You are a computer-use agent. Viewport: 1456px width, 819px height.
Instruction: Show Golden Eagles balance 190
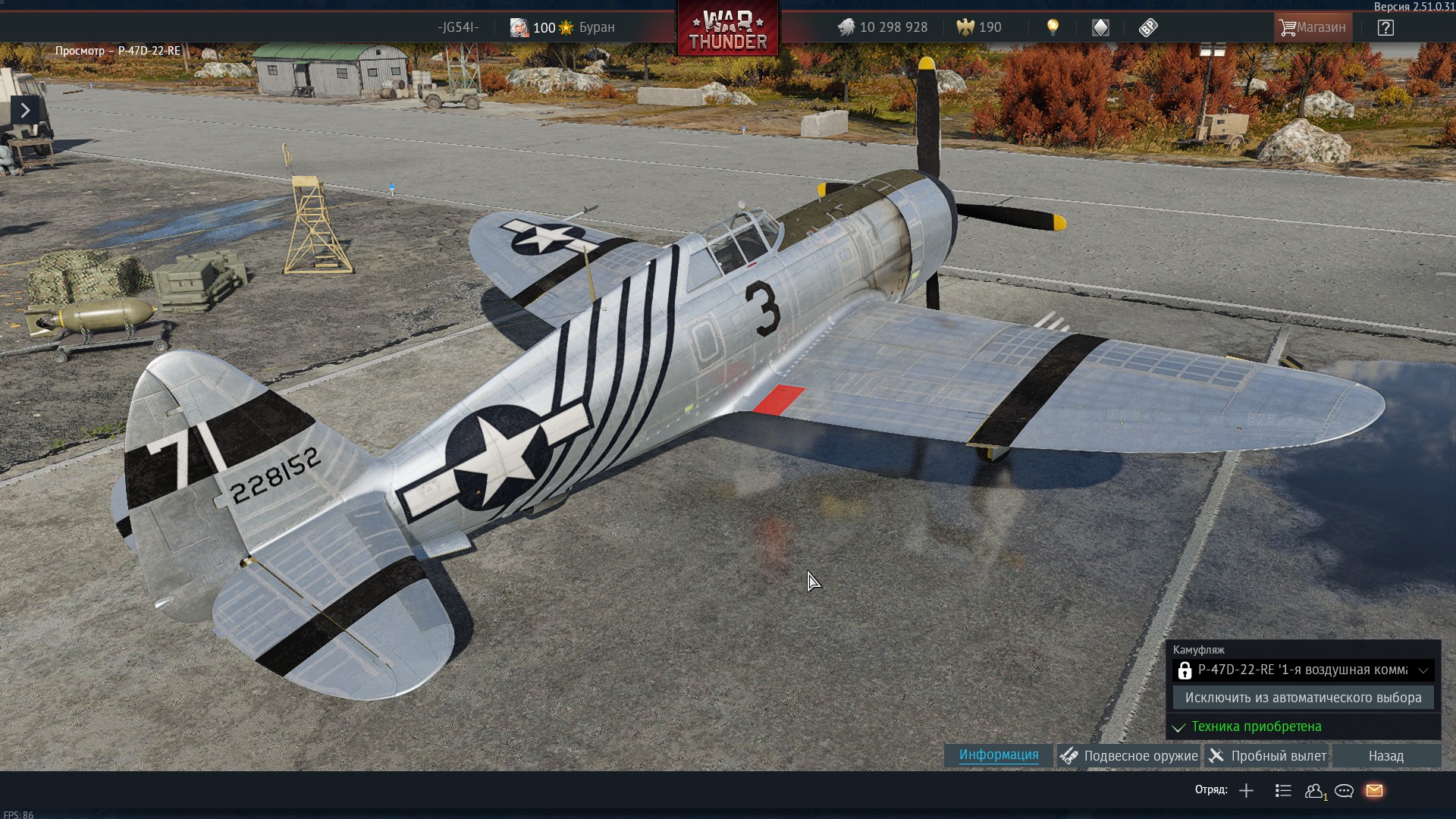click(979, 28)
